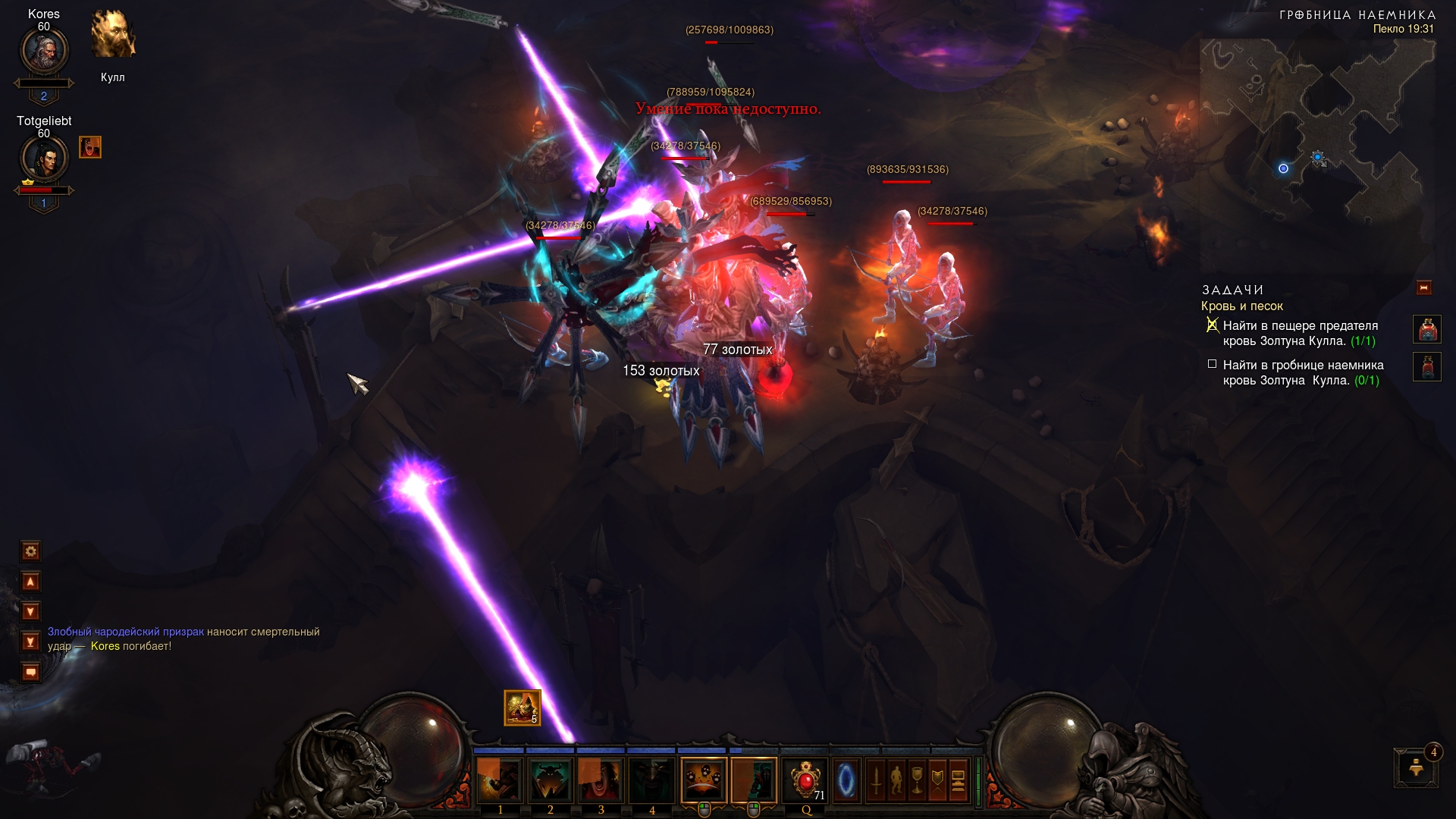Open the Кровь и песок quest
The height and width of the screenshot is (819, 1456).
pos(1241,306)
